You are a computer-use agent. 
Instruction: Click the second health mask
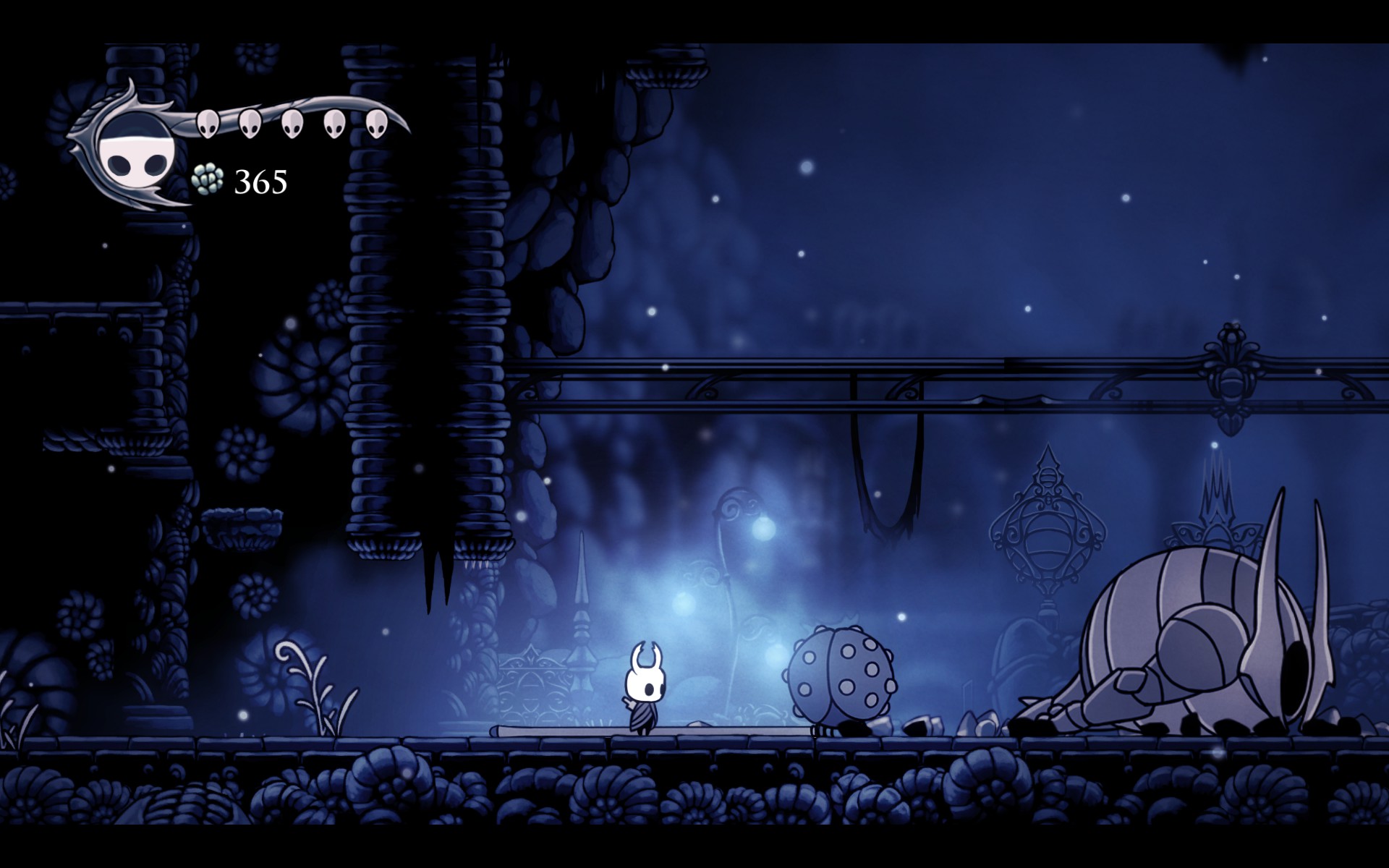click(x=250, y=124)
